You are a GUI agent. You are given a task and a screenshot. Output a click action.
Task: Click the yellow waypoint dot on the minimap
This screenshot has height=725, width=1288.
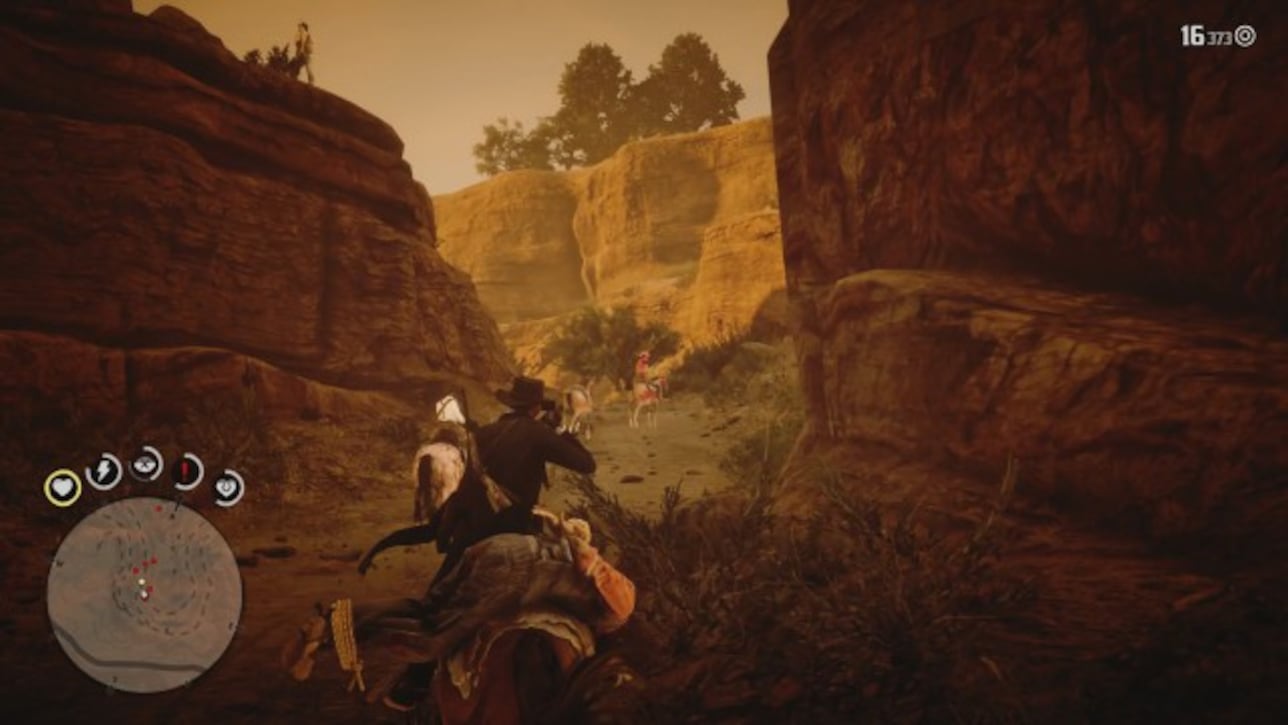click(x=142, y=580)
